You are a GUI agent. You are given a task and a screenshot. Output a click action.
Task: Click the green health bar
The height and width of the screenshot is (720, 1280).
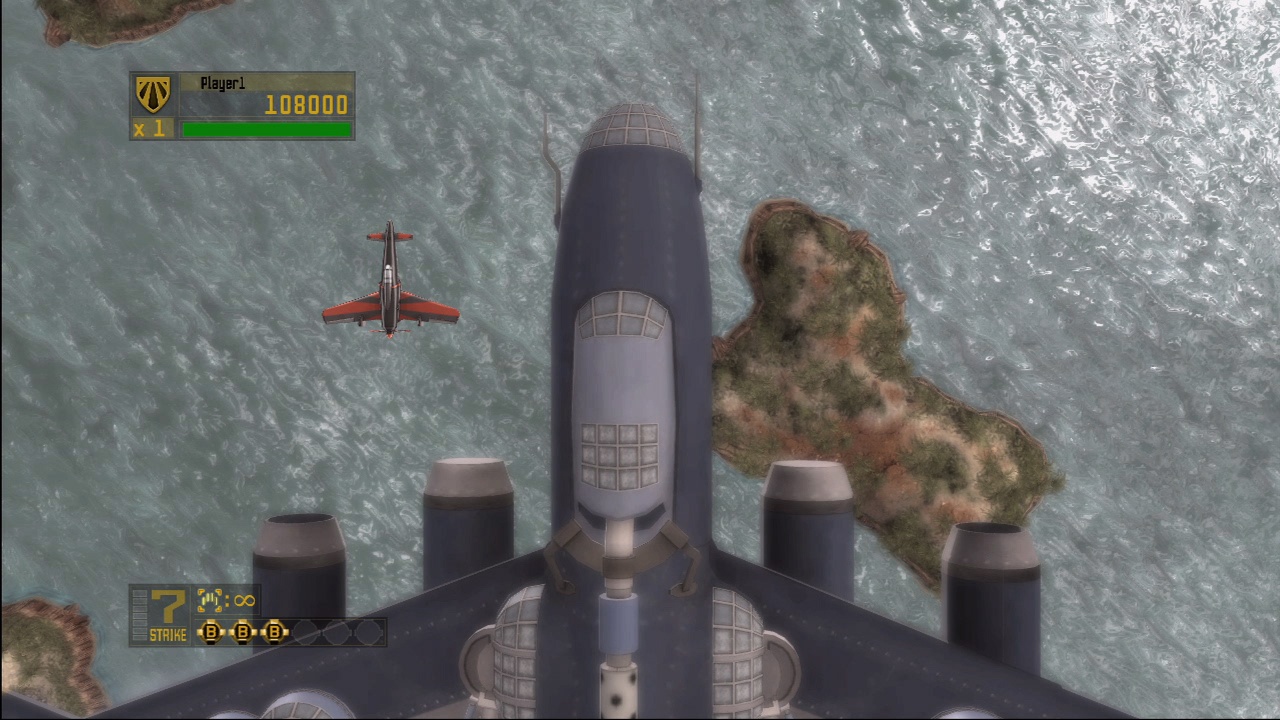tap(266, 129)
